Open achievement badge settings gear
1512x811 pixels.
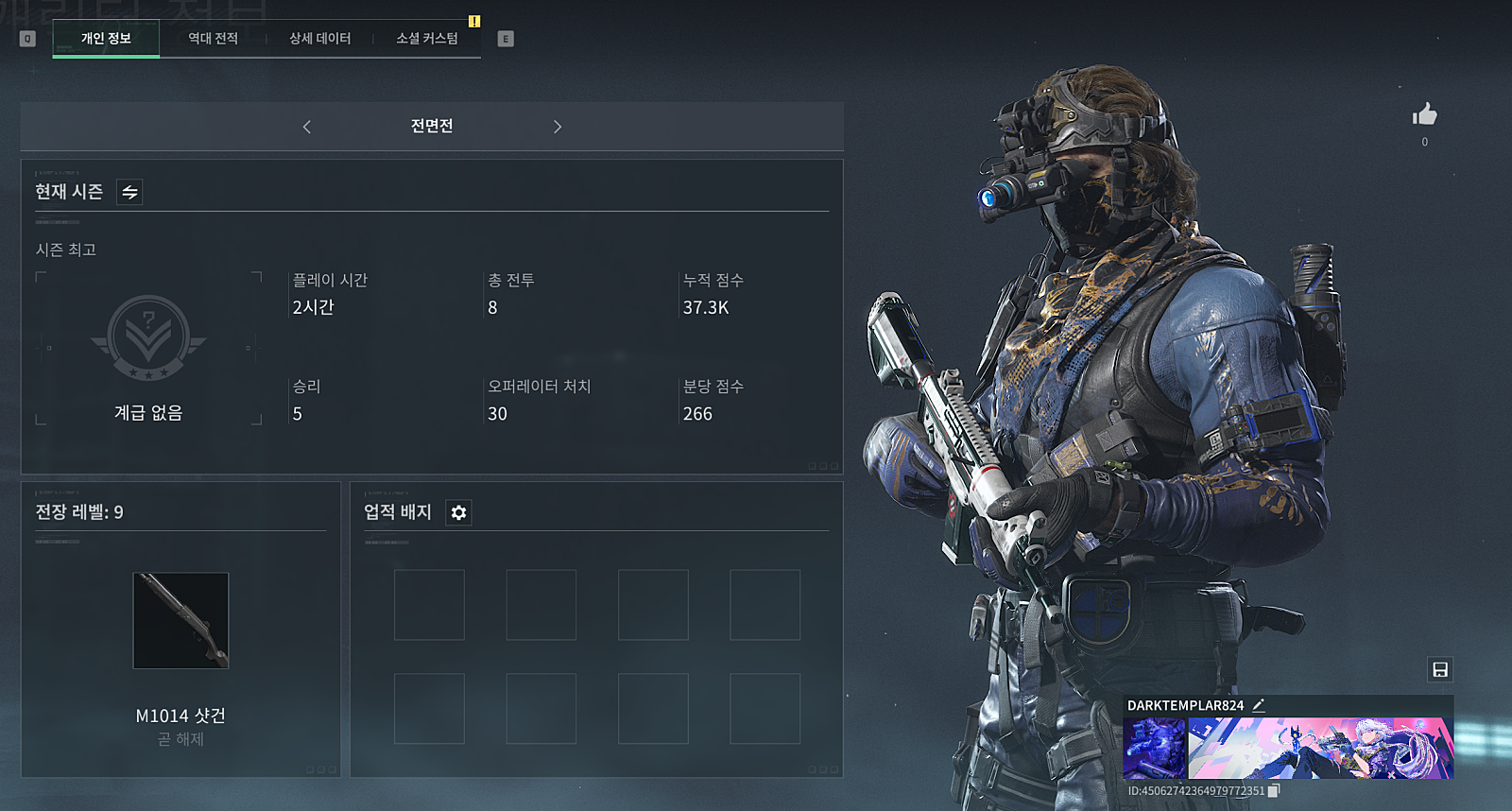click(x=458, y=512)
